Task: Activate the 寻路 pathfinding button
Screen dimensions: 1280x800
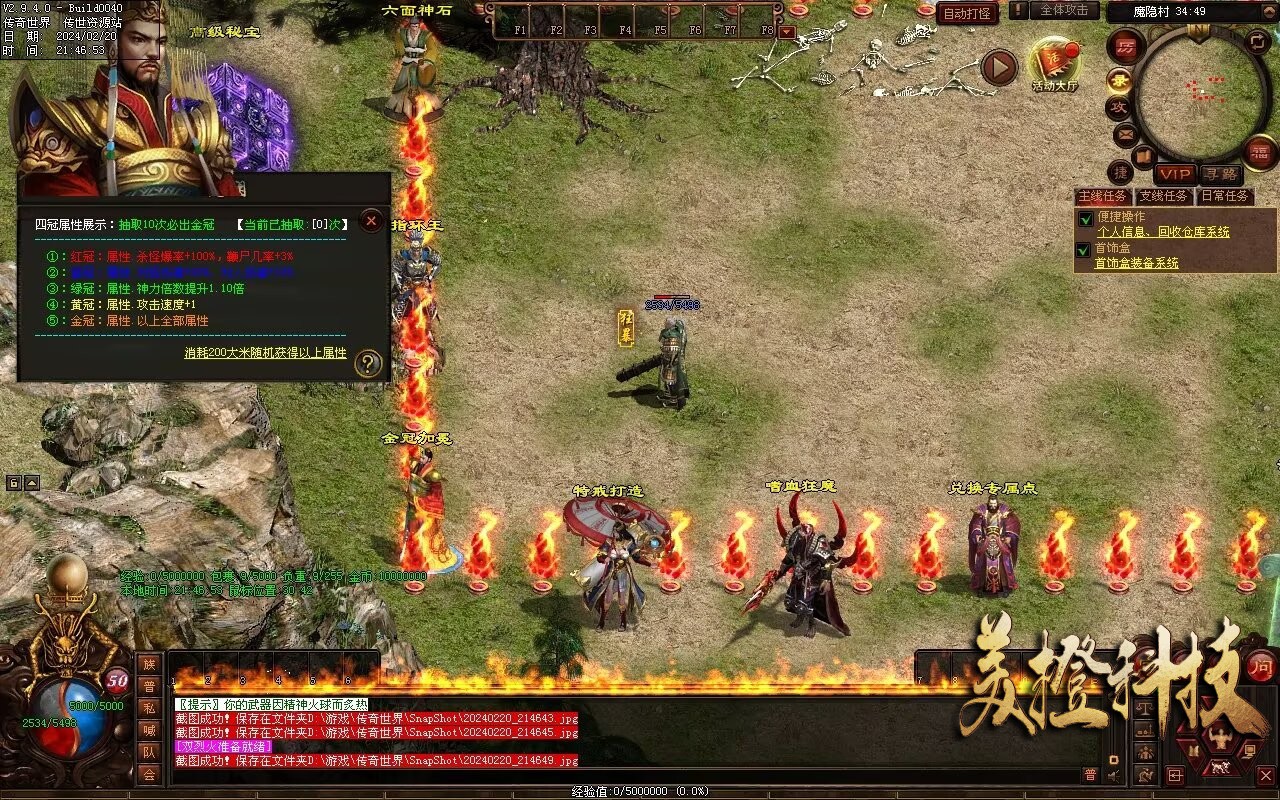Action: click(1219, 174)
